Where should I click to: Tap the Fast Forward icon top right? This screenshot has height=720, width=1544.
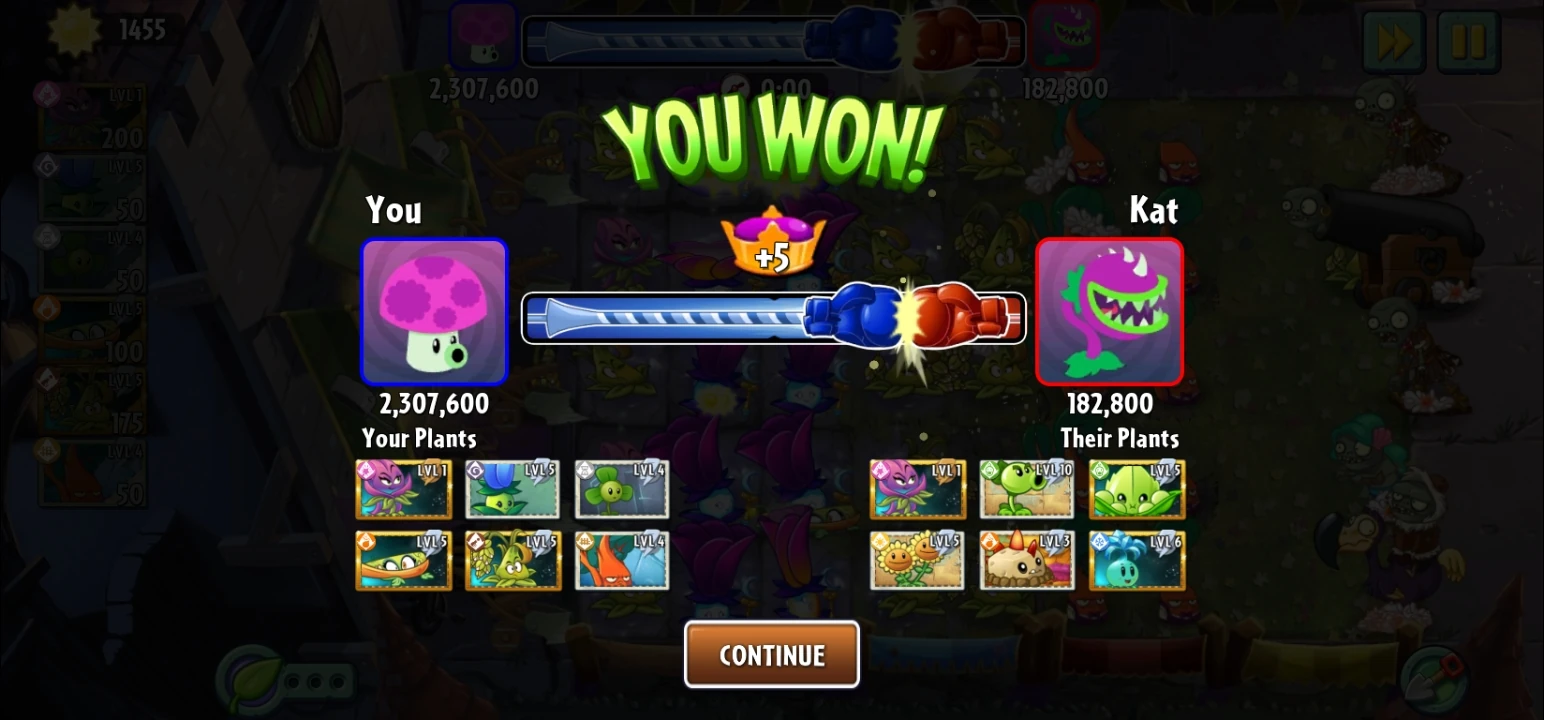(x=1392, y=42)
